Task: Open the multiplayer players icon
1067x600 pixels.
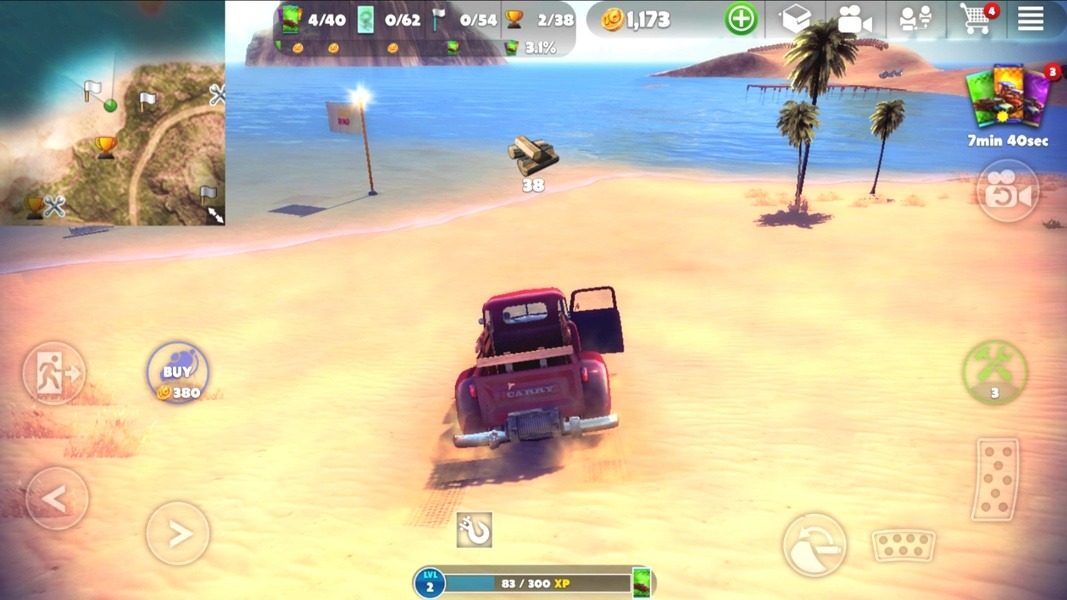Action: pos(915,19)
